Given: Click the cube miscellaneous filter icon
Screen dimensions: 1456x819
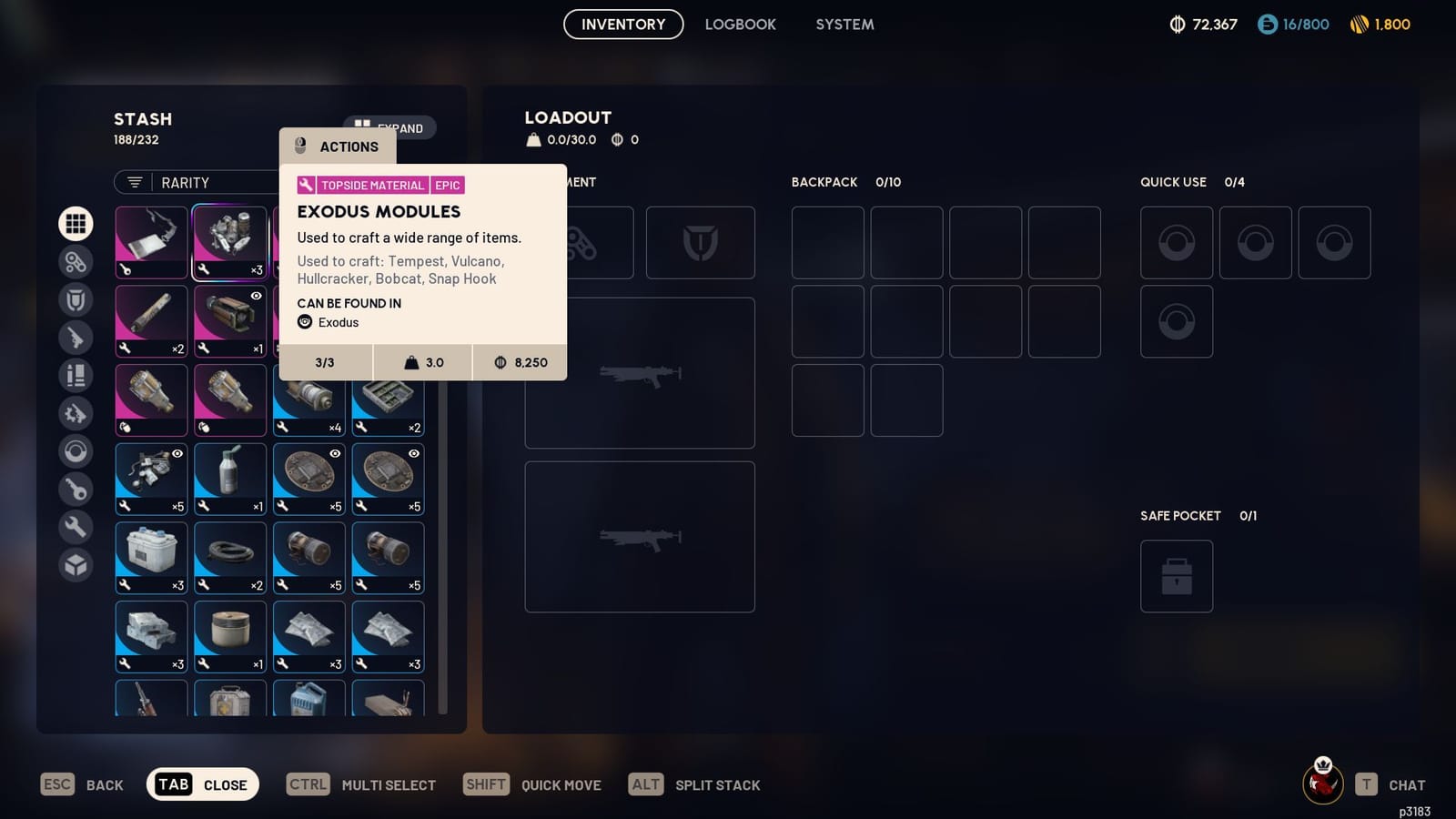Looking at the screenshot, I should coord(76,565).
